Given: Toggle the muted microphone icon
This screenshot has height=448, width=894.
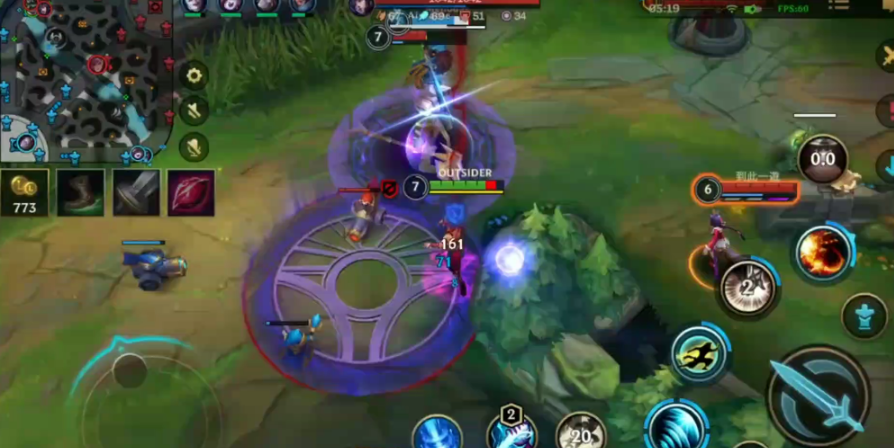Looking at the screenshot, I should (193, 147).
